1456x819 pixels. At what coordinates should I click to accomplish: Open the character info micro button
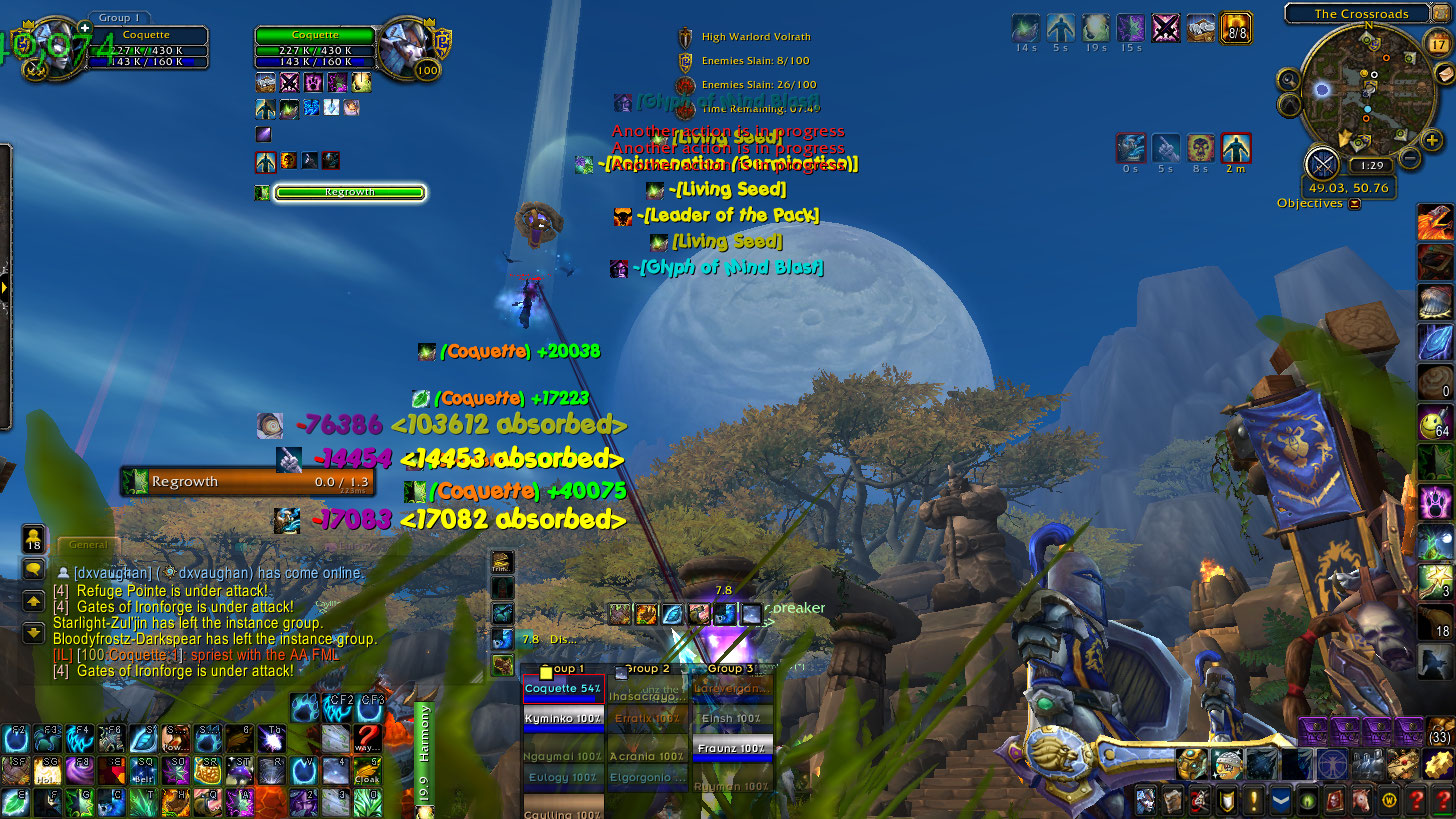coord(1147,801)
